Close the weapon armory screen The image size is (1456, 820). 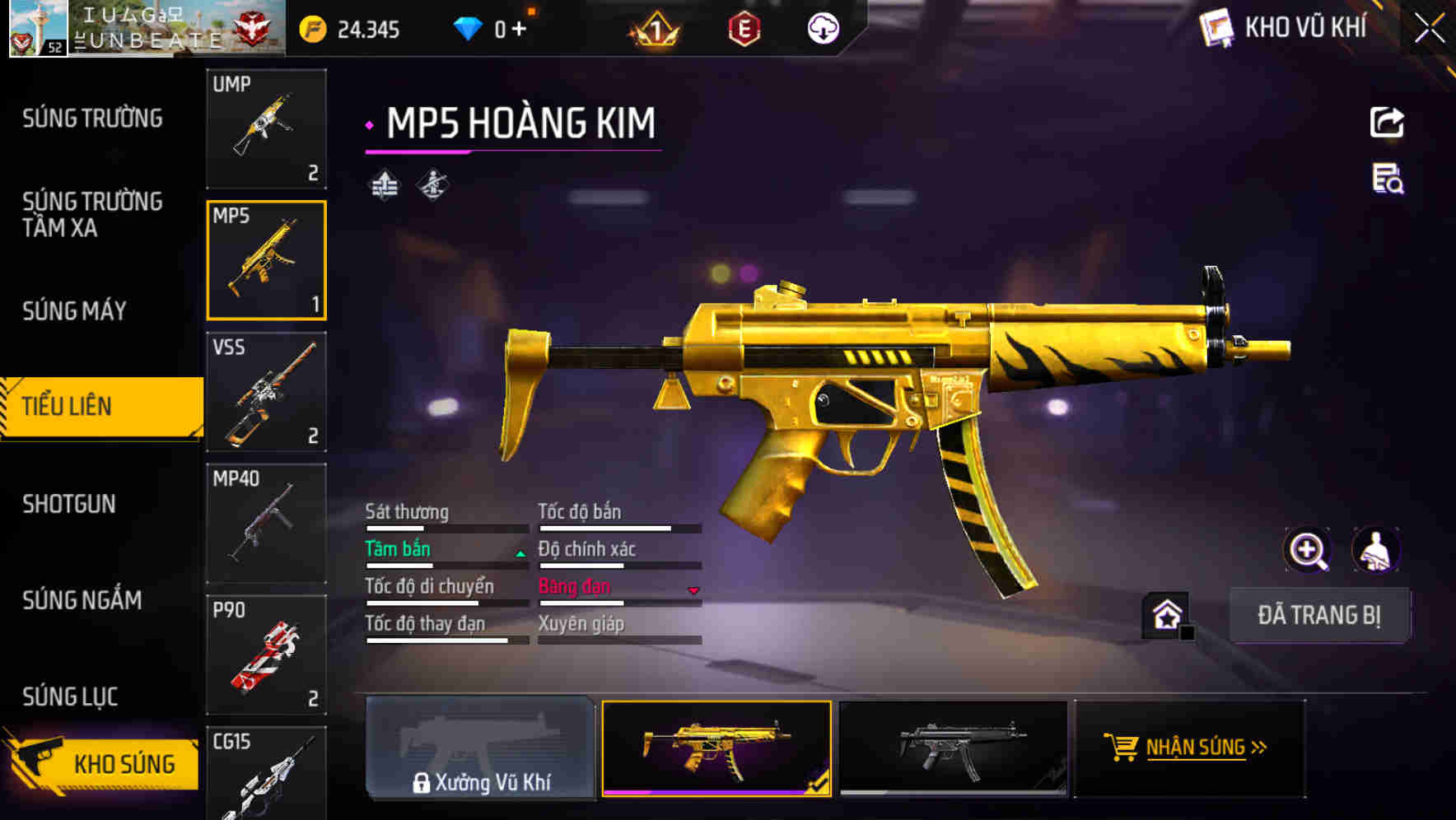click(1429, 29)
